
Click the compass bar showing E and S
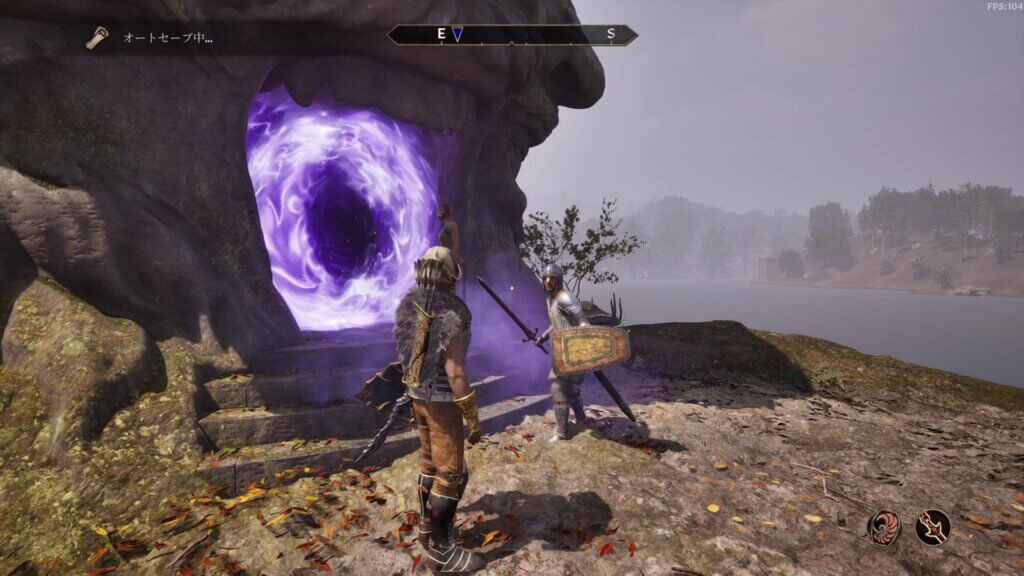point(512,35)
